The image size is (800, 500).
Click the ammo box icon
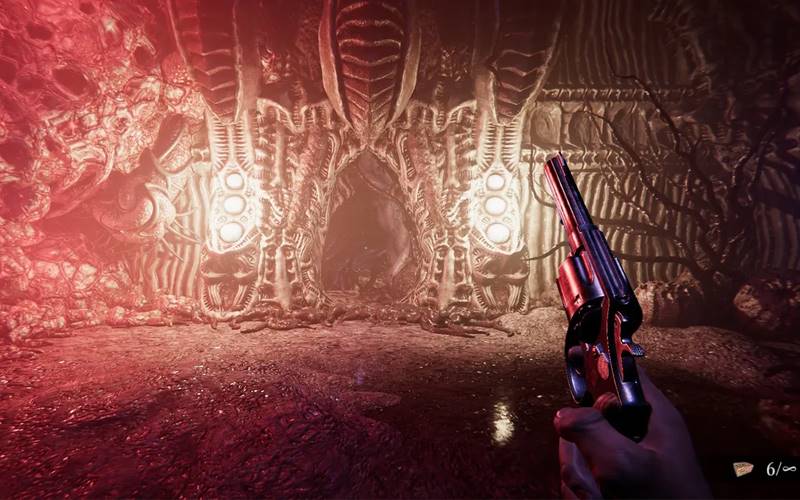click(742, 468)
